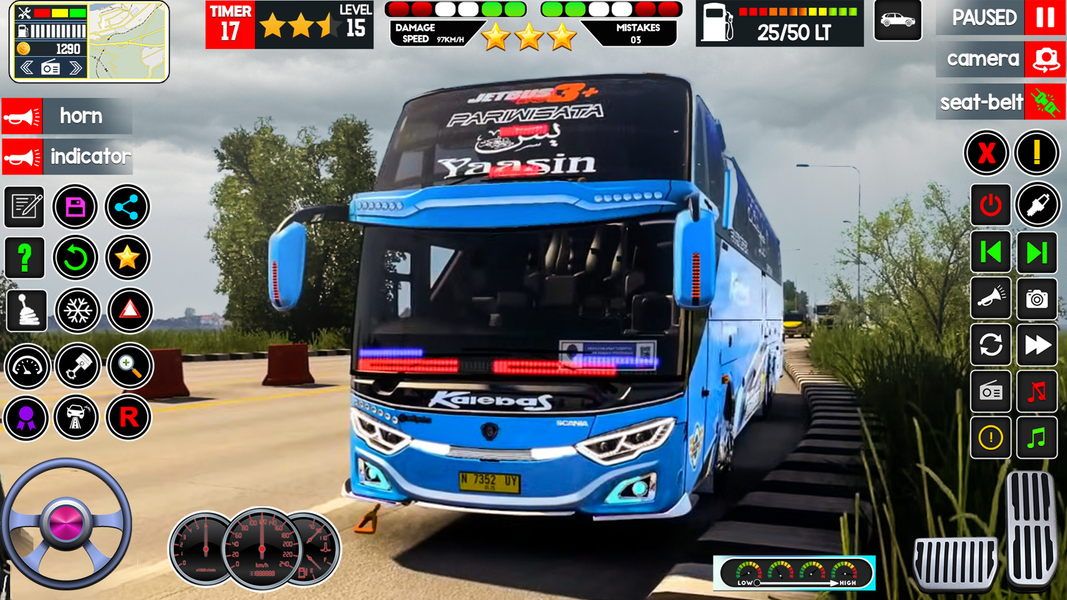Viewport: 1067px width, 600px height.
Task: Click the magnifying glass zoom icon
Action: click(x=128, y=366)
